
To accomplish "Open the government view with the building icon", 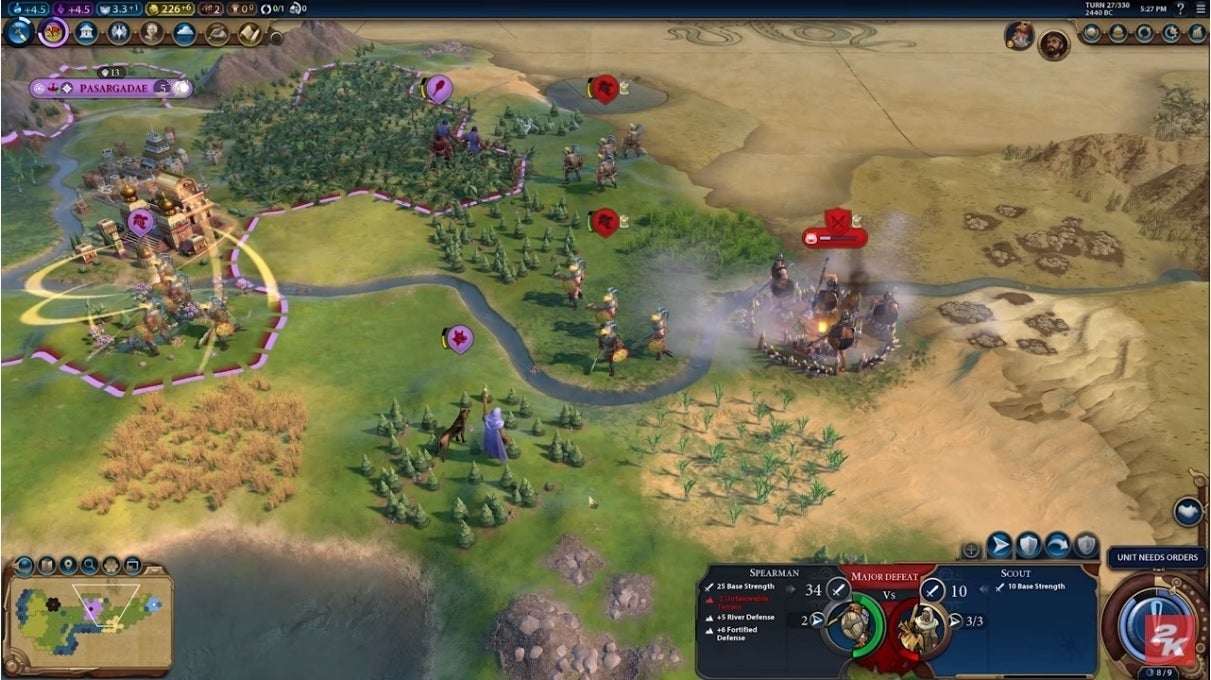I will (x=87, y=33).
